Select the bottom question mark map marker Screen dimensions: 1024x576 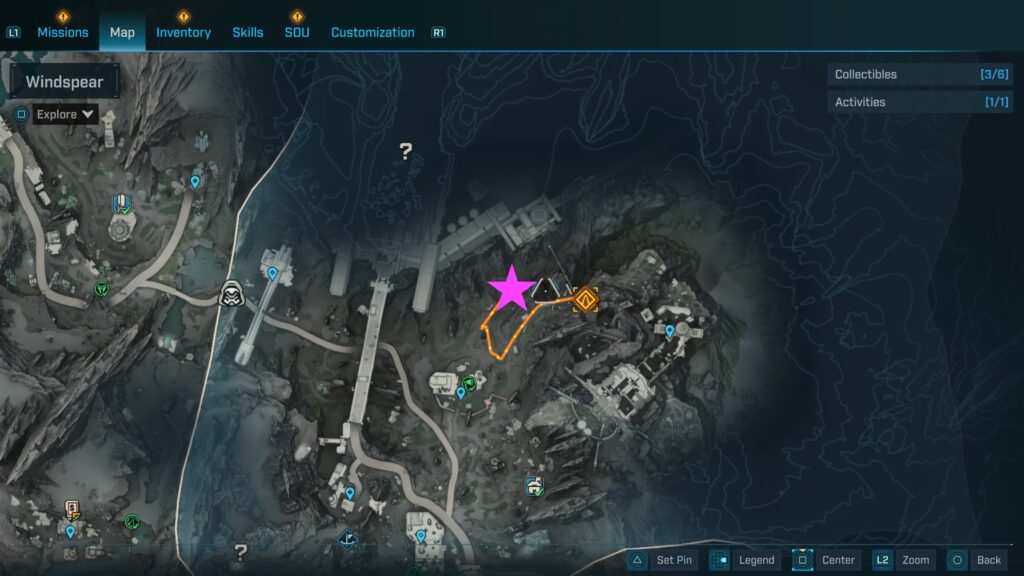tap(240, 551)
